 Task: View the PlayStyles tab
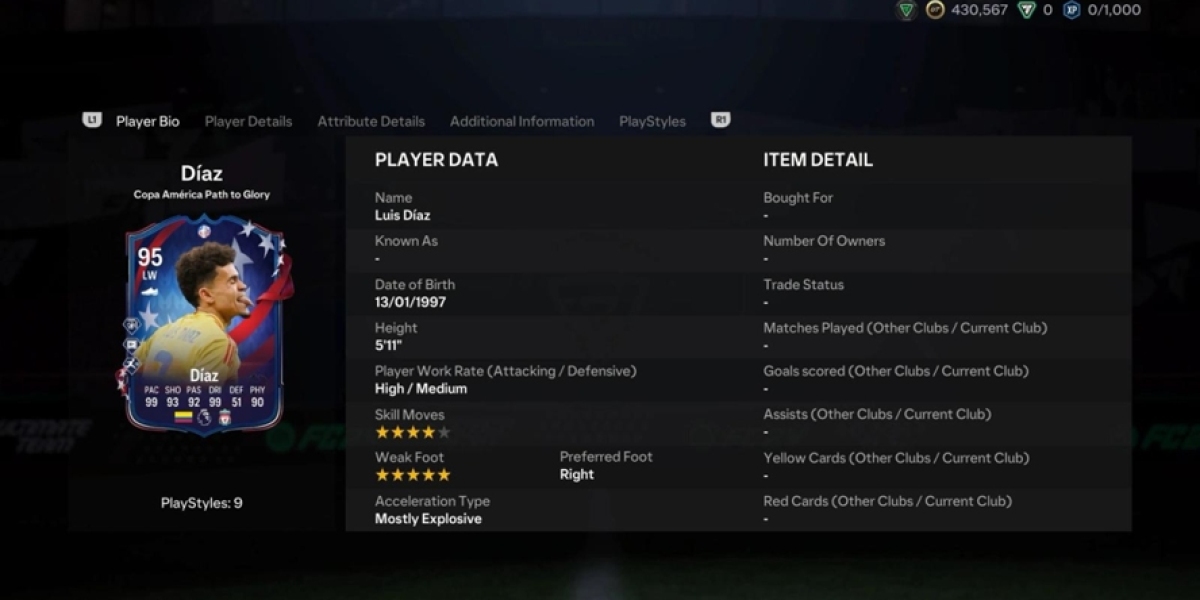(x=652, y=121)
